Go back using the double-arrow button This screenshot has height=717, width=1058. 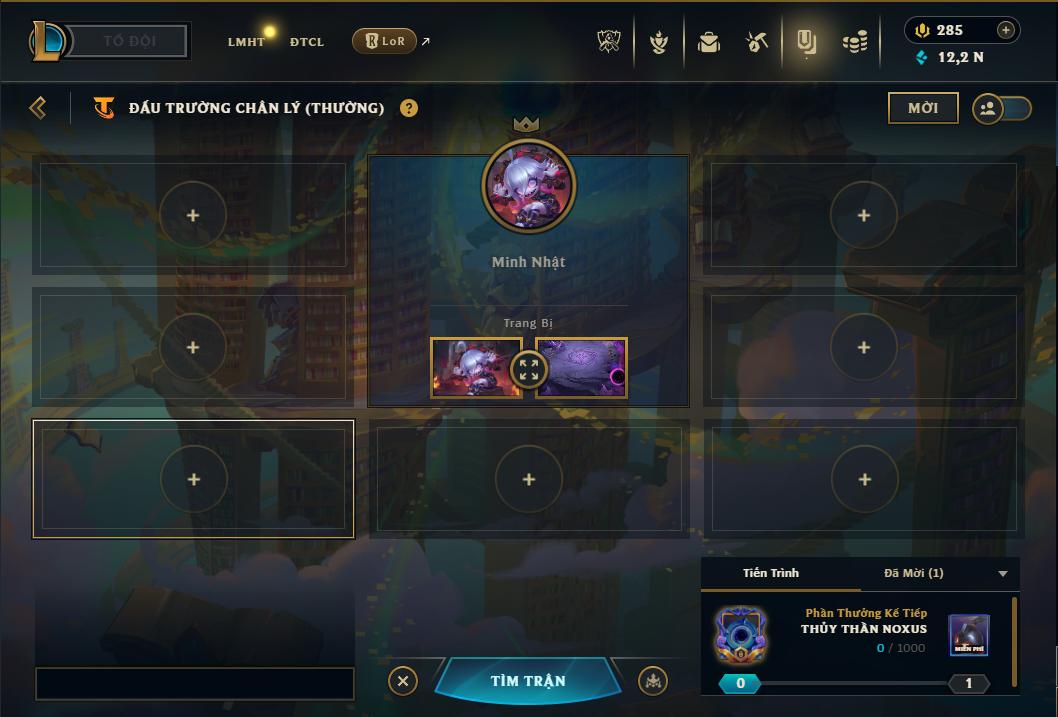pyautogui.click(x=38, y=108)
